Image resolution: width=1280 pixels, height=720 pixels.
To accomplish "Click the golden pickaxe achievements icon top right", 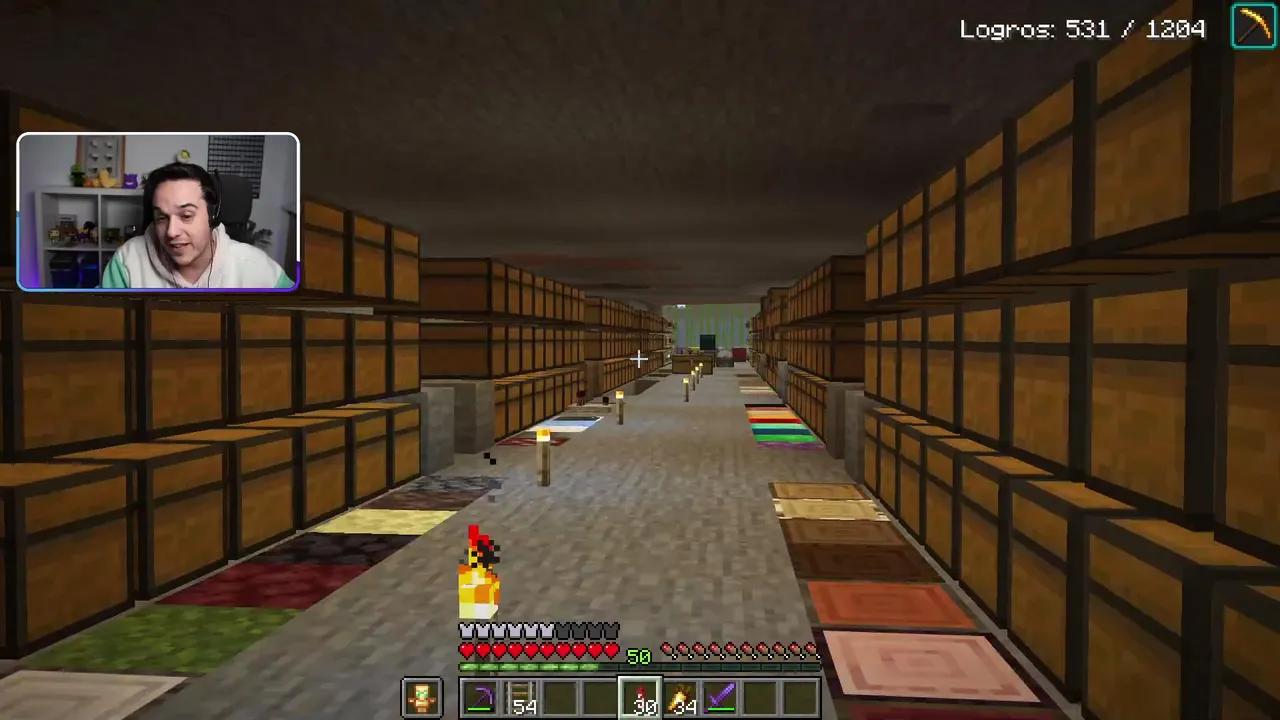I will [x=1254, y=28].
